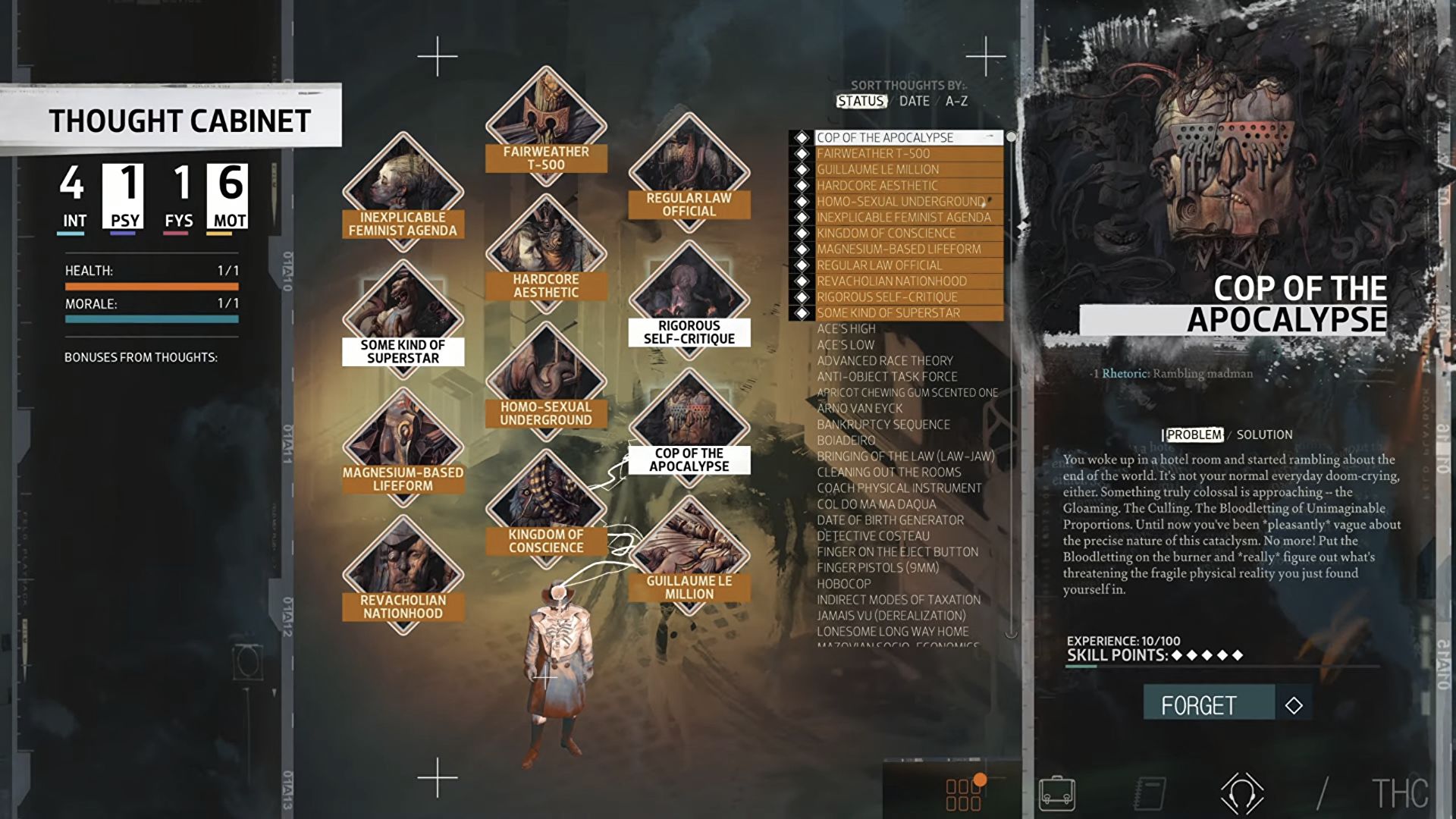
Task: Select the Fairweather T-500 thought portrait
Action: click(x=548, y=121)
